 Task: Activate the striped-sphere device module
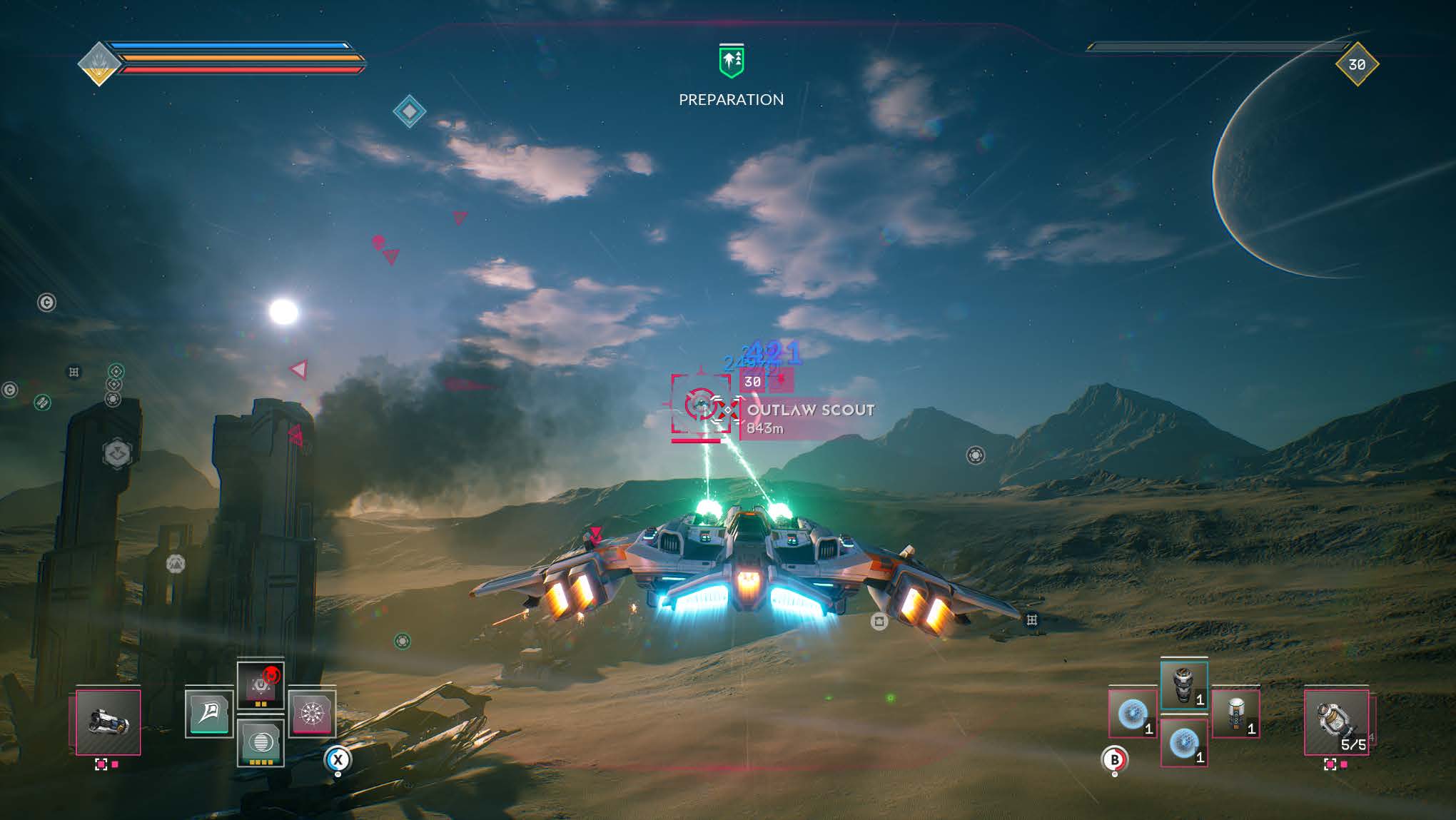[x=261, y=743]
